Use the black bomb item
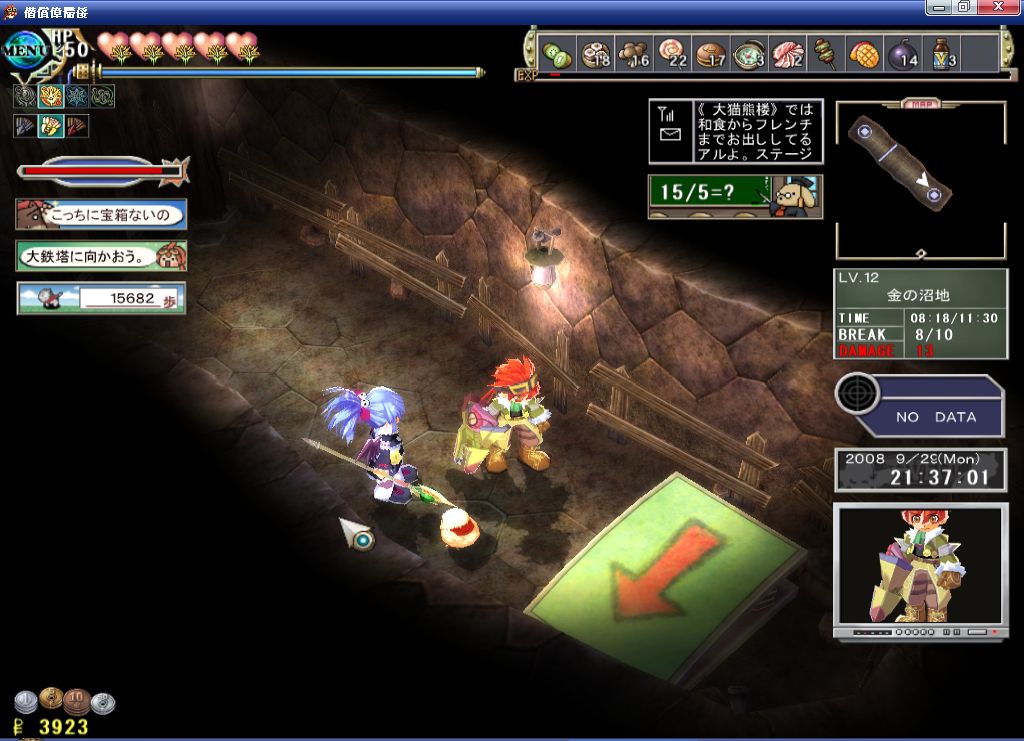This screenshot has width=1024, height=741. click(901, 54)
